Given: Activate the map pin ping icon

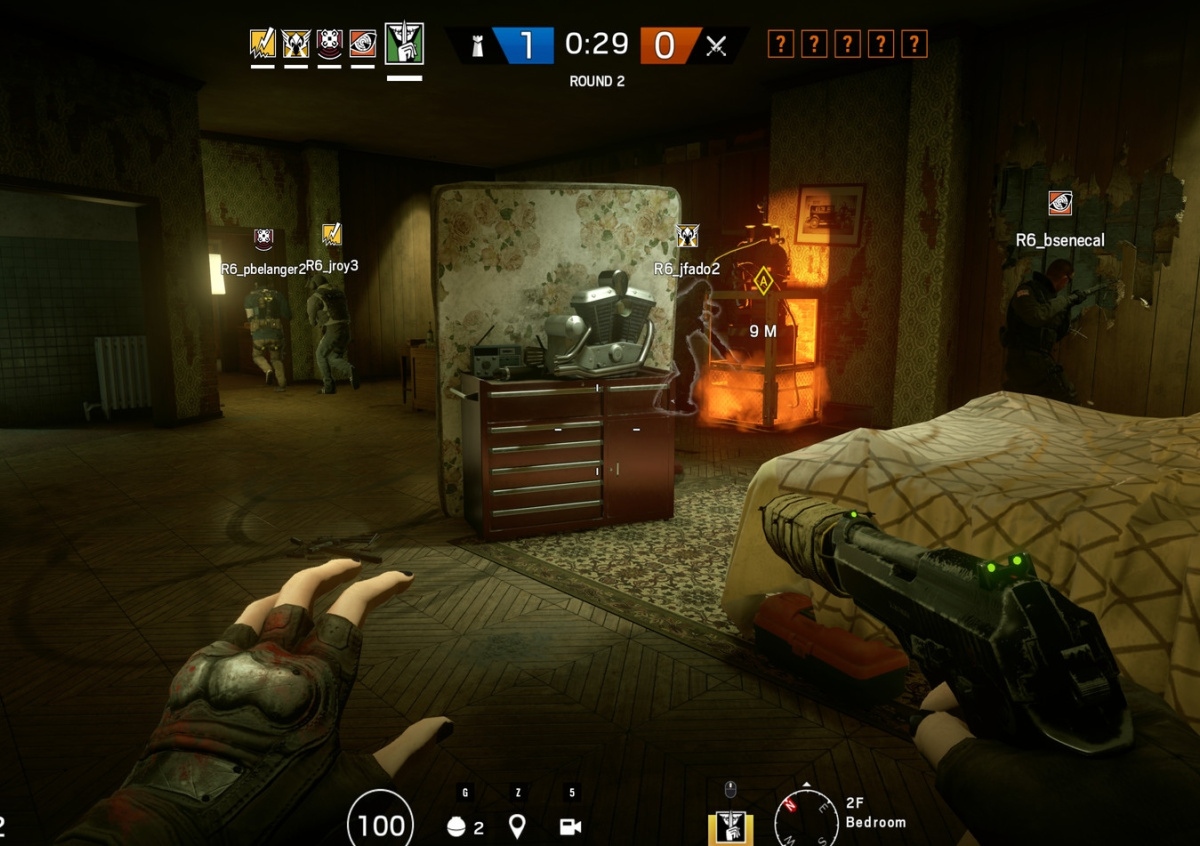Looking at the screenshot, I should pyautogui.click(x=517, y=826).
